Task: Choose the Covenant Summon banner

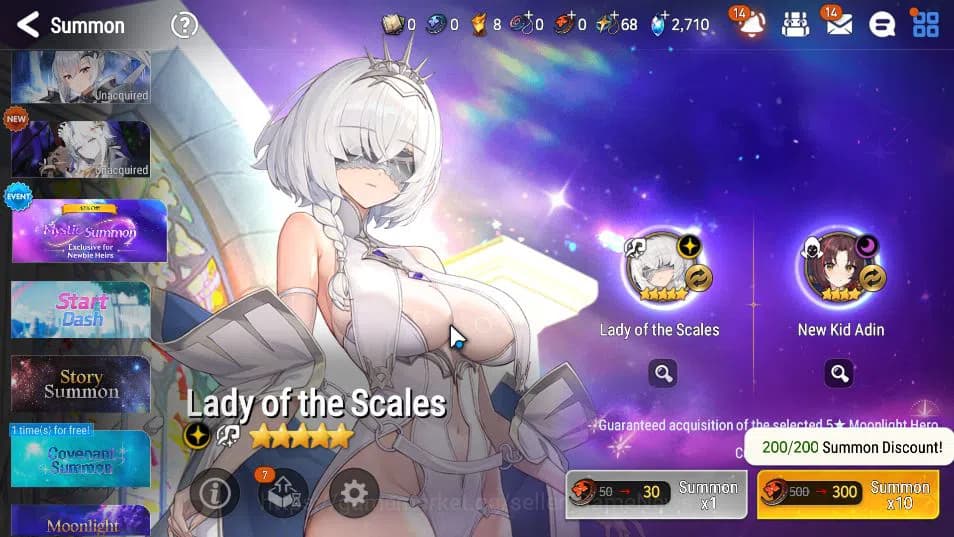Action: (81, 459)
